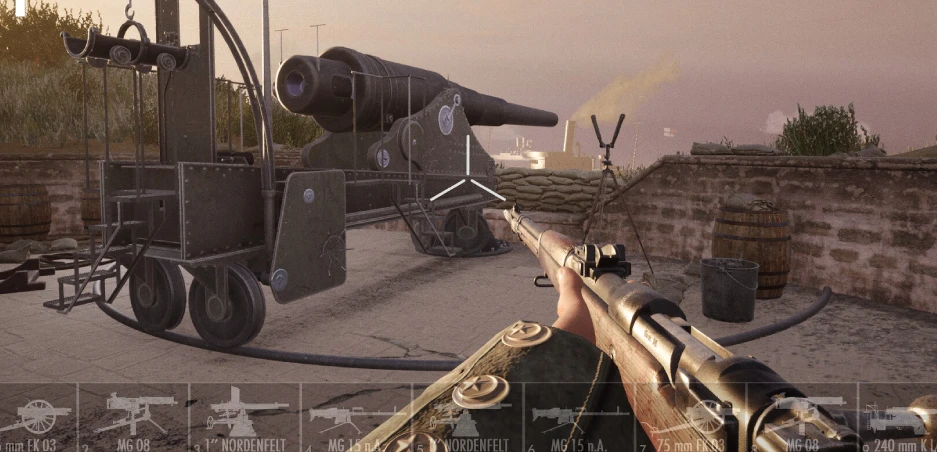This screenshot has height=452, width=937.
Task: Pick the MG 08 in slot 8
Action: coord(800,416)
